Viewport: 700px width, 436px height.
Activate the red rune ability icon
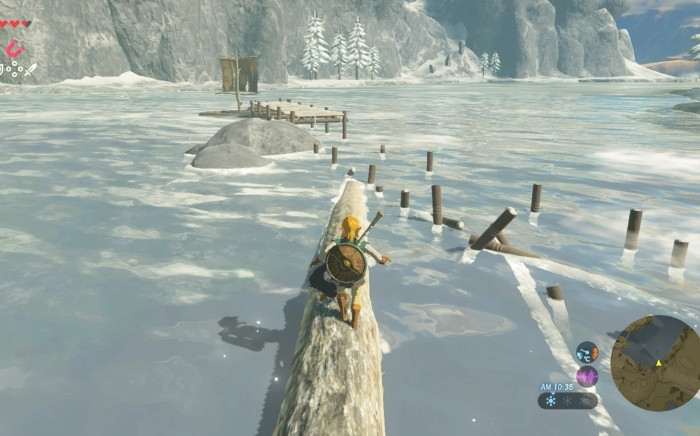(x=14, y=48)
